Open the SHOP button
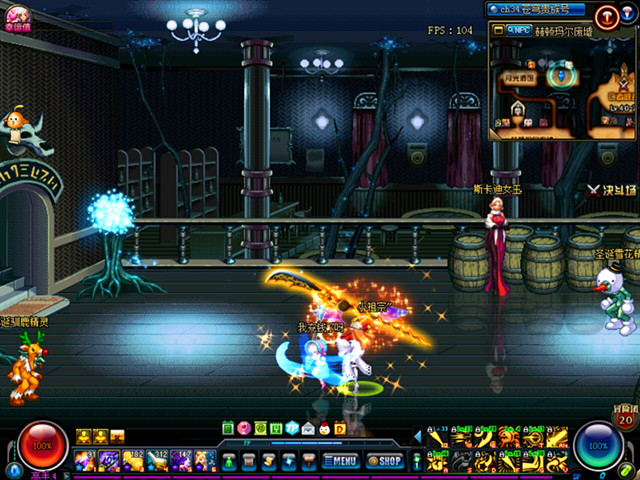 pos(385,461)
